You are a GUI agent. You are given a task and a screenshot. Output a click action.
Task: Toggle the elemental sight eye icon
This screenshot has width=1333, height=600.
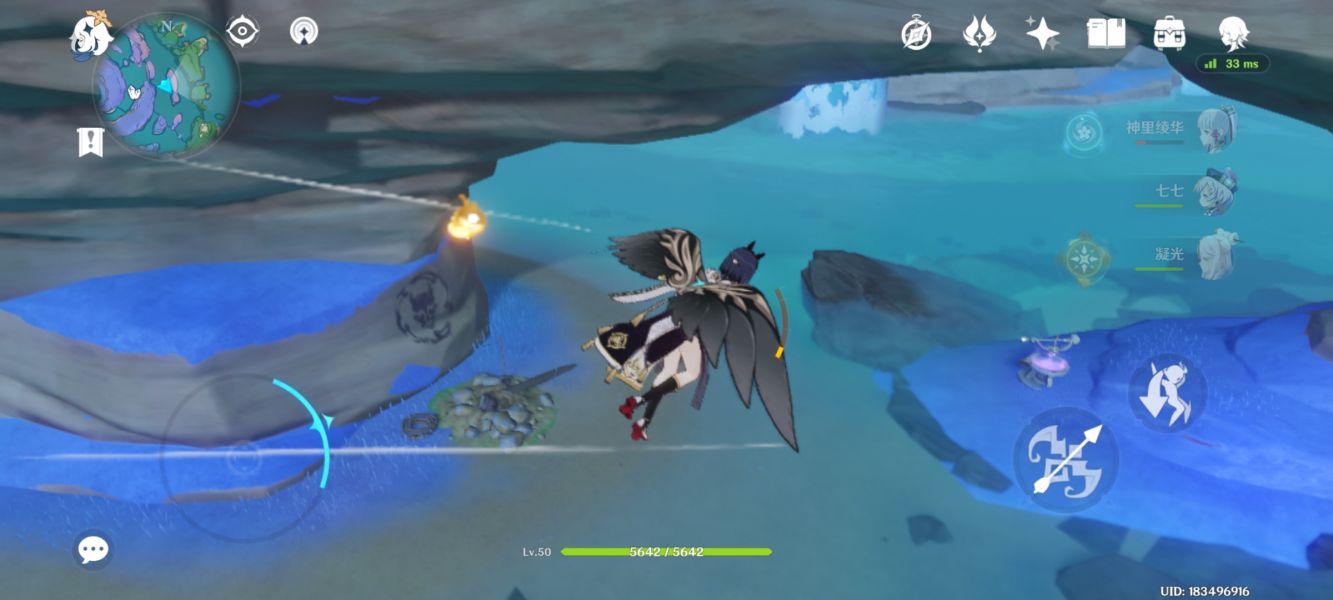click(243, 32)
